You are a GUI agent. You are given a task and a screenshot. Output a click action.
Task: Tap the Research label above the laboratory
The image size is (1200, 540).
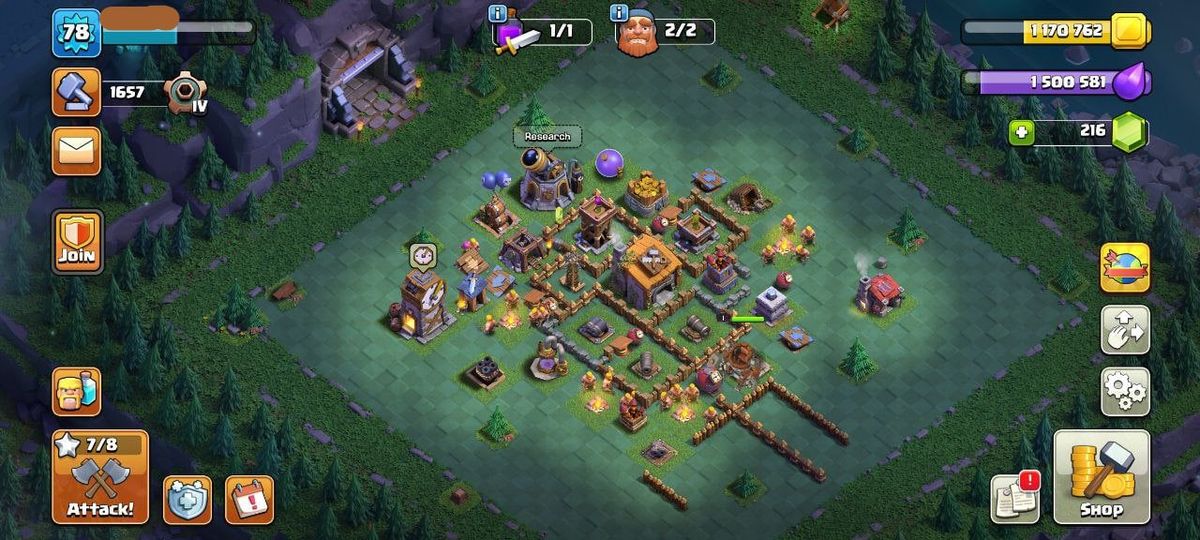click(547, 136)
